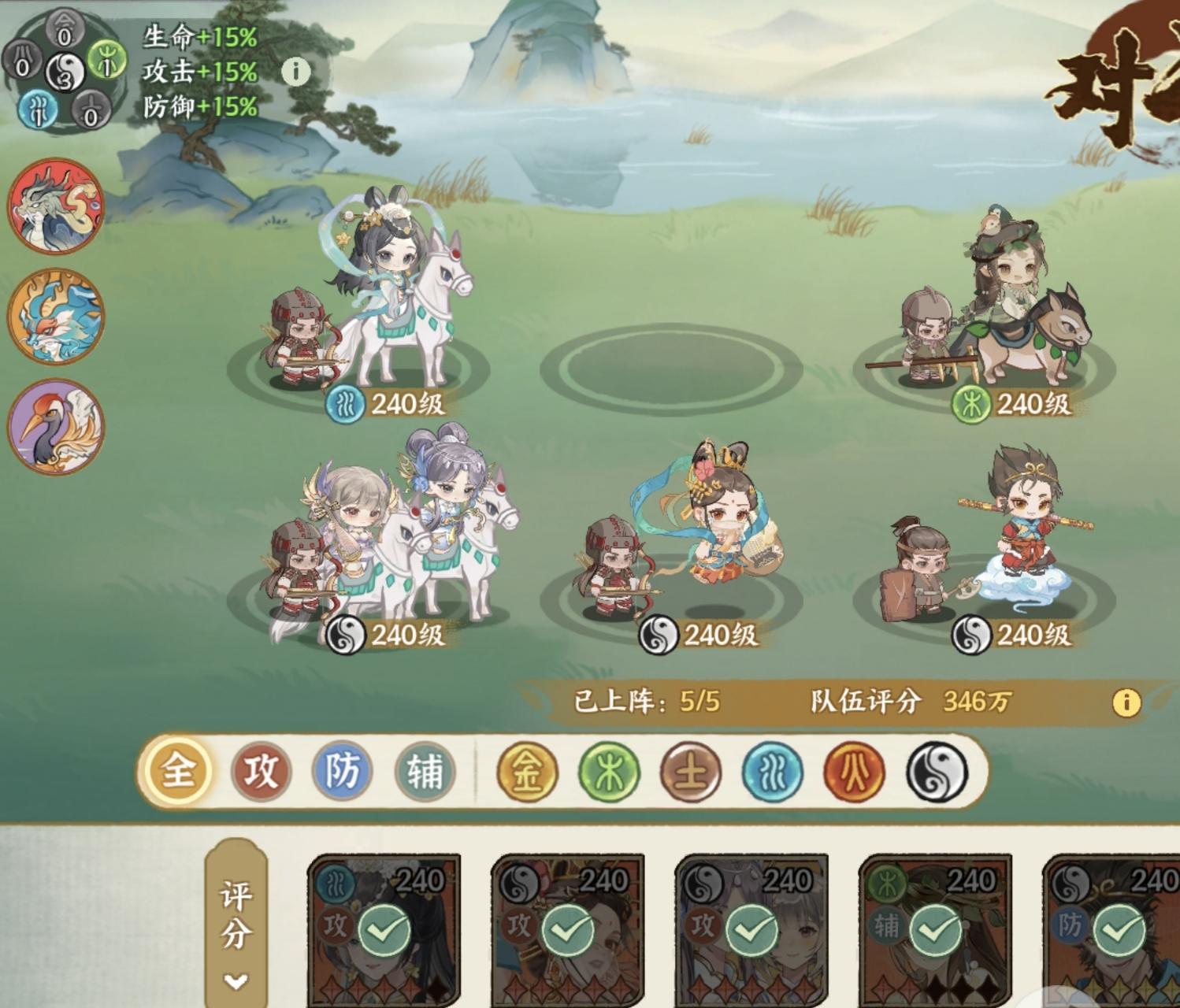
Task: Click the five-element counter emblem top left
Action: tap(63, 72)
